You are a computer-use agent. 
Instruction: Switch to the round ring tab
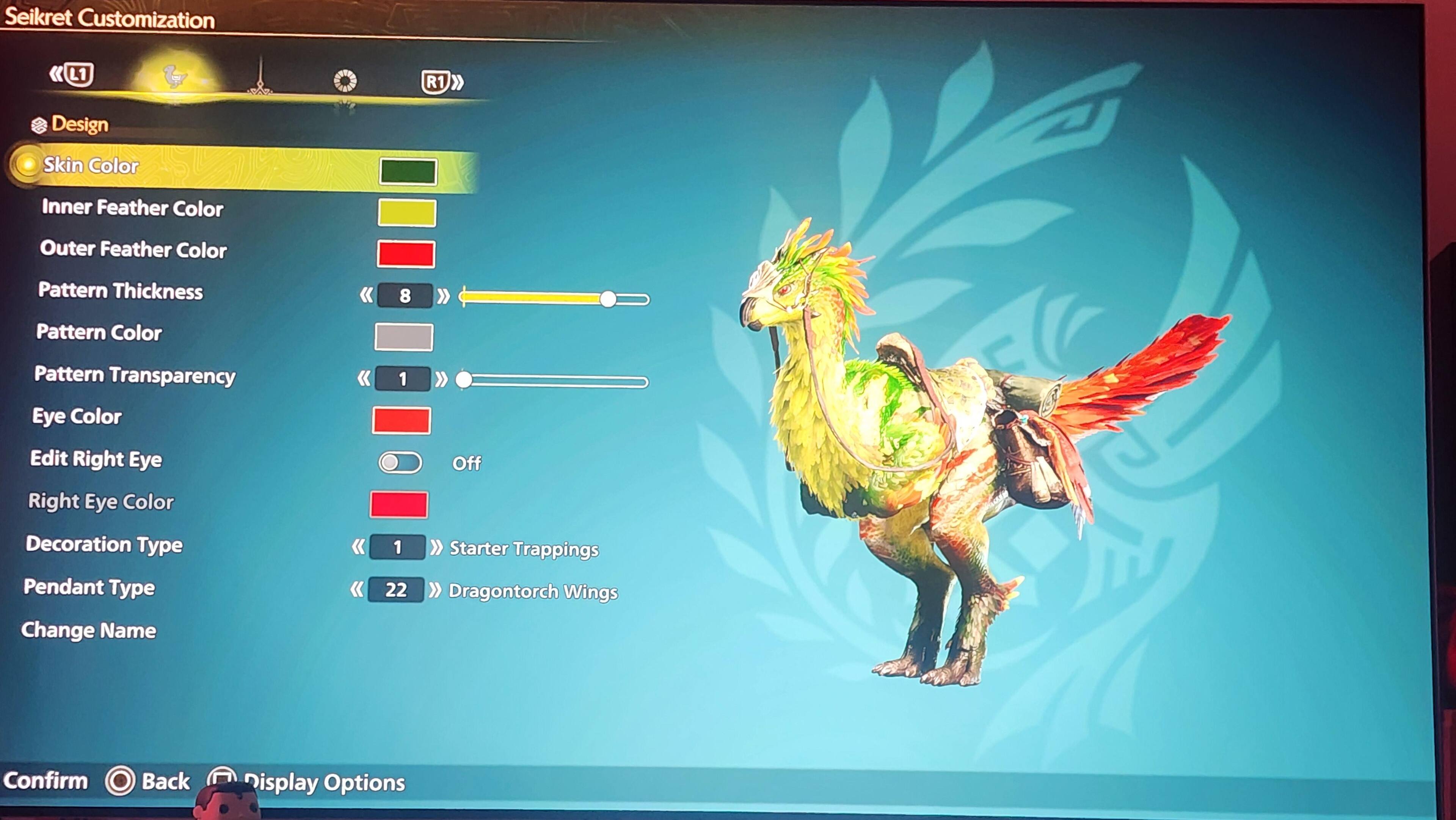tap(345, 81)
